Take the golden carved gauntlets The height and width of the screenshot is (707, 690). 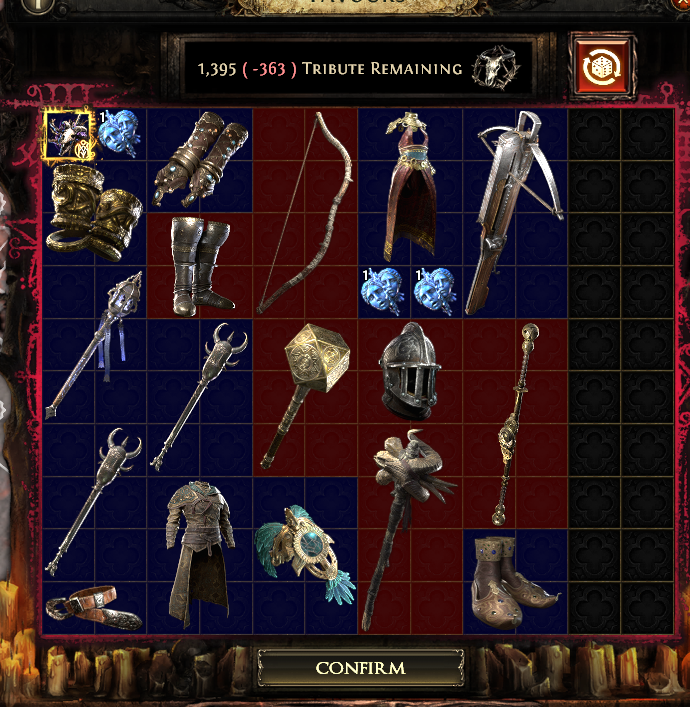click(96, 212)
